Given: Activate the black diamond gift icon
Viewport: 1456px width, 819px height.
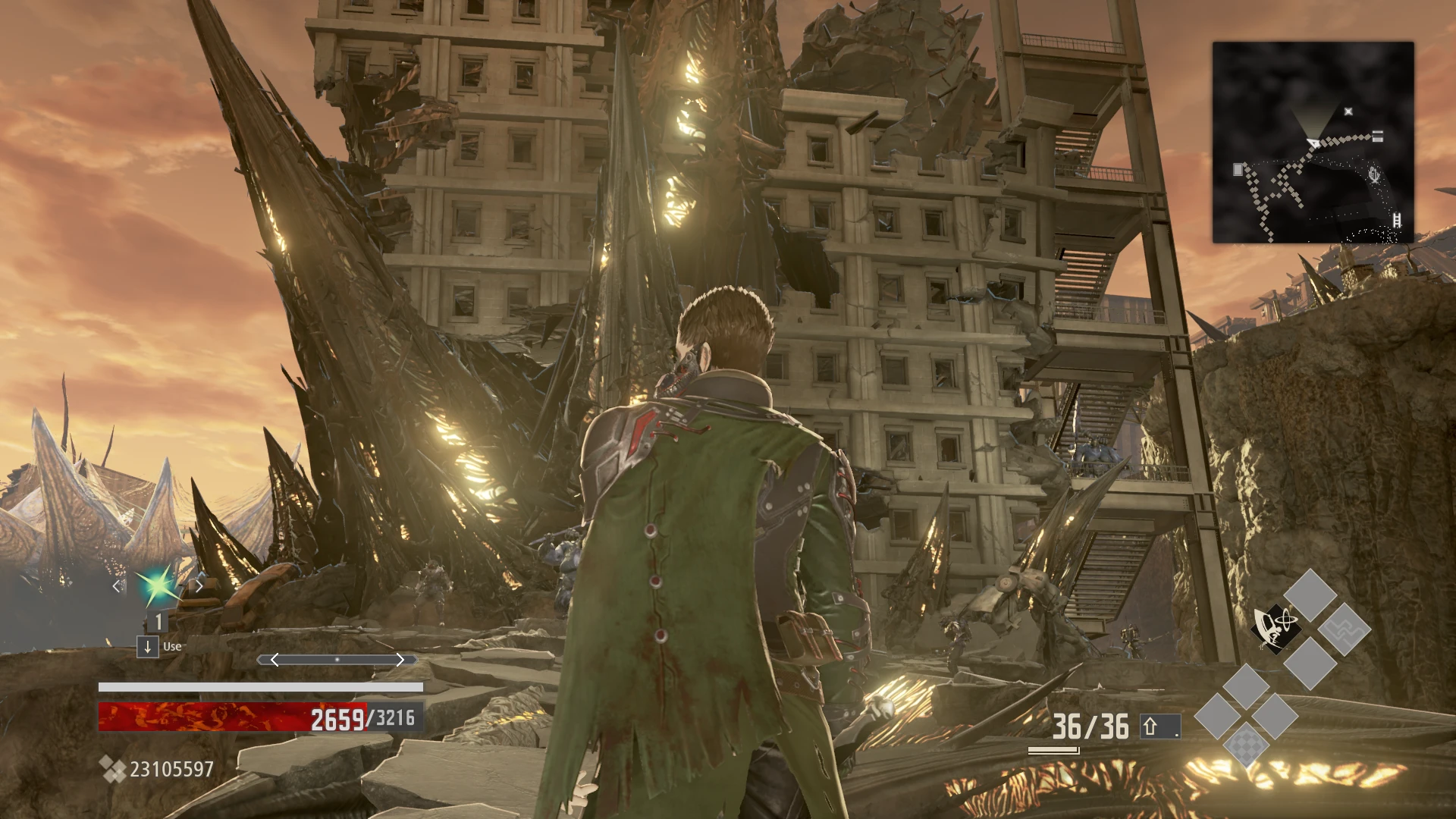Looking at the screenshot, I should pyautogui.click(x=1276, y=628).
